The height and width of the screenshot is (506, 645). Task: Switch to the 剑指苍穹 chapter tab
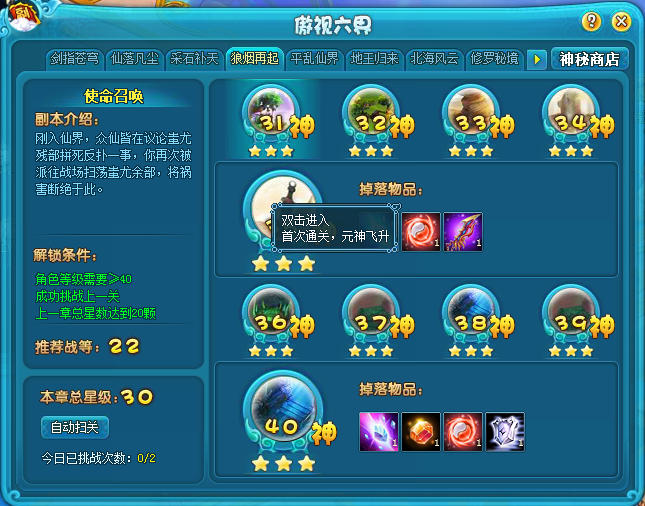click(x=76, y=59)
